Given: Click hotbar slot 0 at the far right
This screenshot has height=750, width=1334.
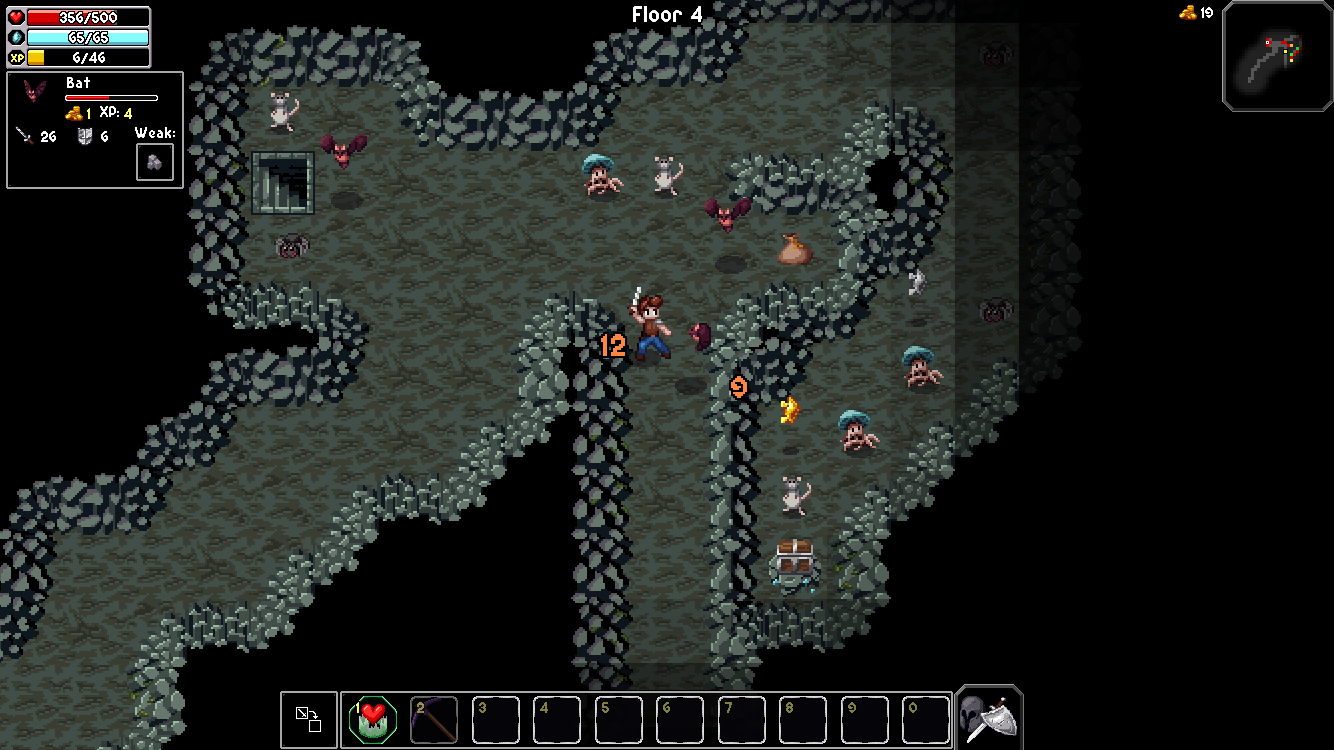Looking at the screenshot, I should pos(925,719).
